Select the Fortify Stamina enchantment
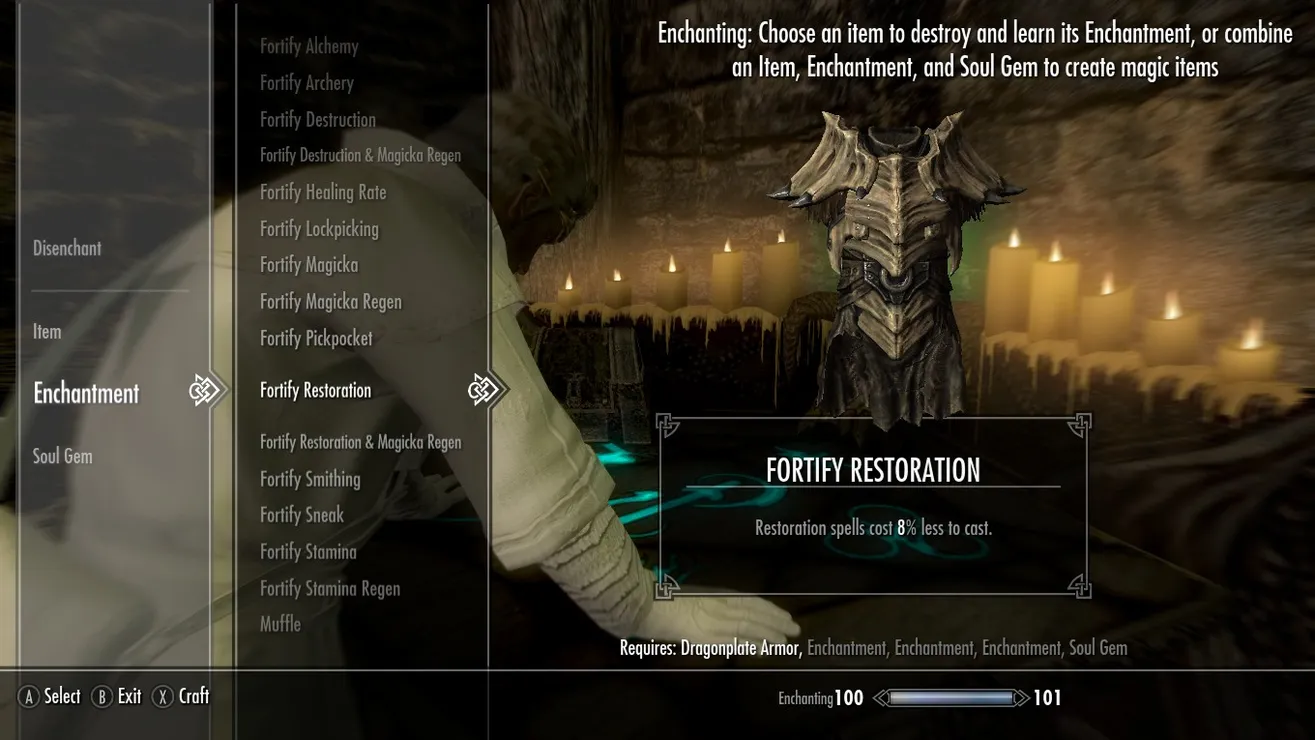The height and width of the screenshot is (740, 1315). [x=308, y=552]
